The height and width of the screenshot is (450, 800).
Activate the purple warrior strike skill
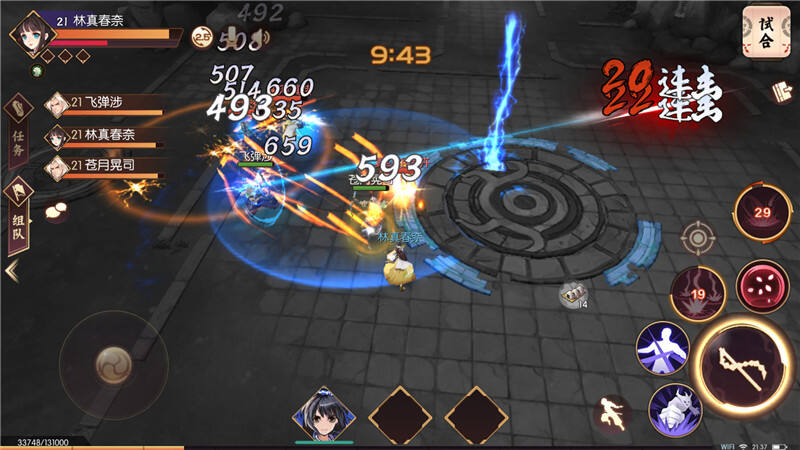pos(663,348)
